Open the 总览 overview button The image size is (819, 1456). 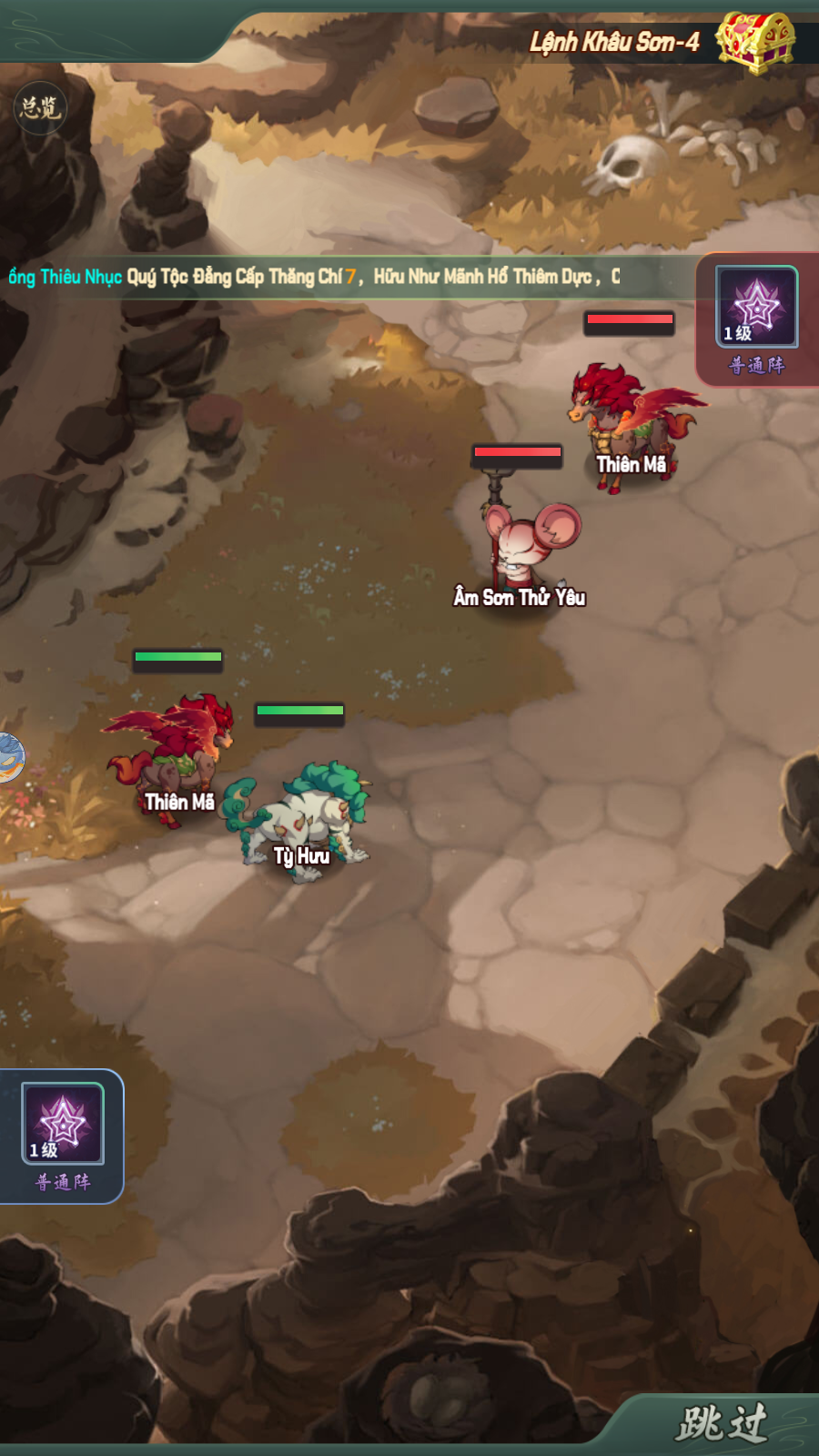tap(41, 108)
